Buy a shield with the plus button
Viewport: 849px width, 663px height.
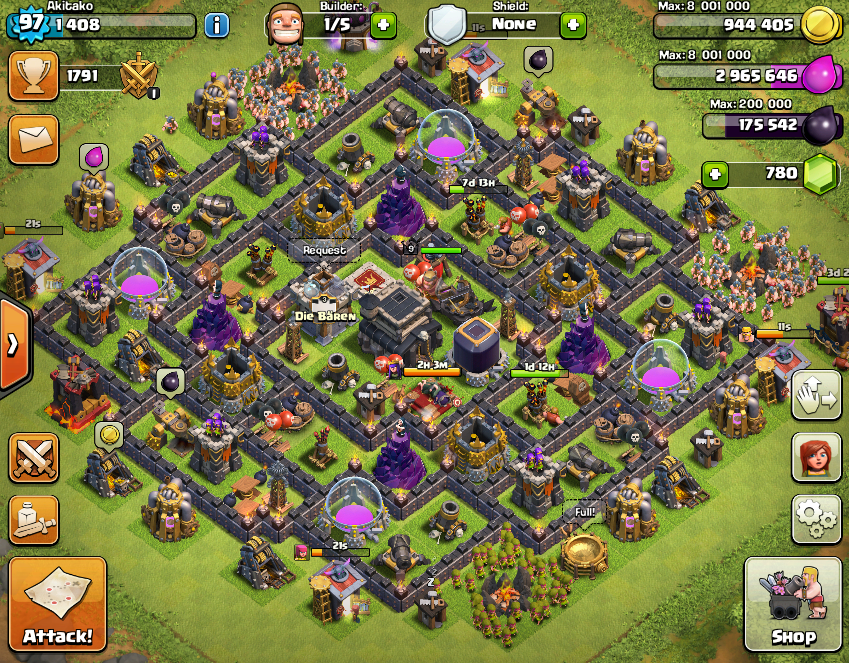573,25
